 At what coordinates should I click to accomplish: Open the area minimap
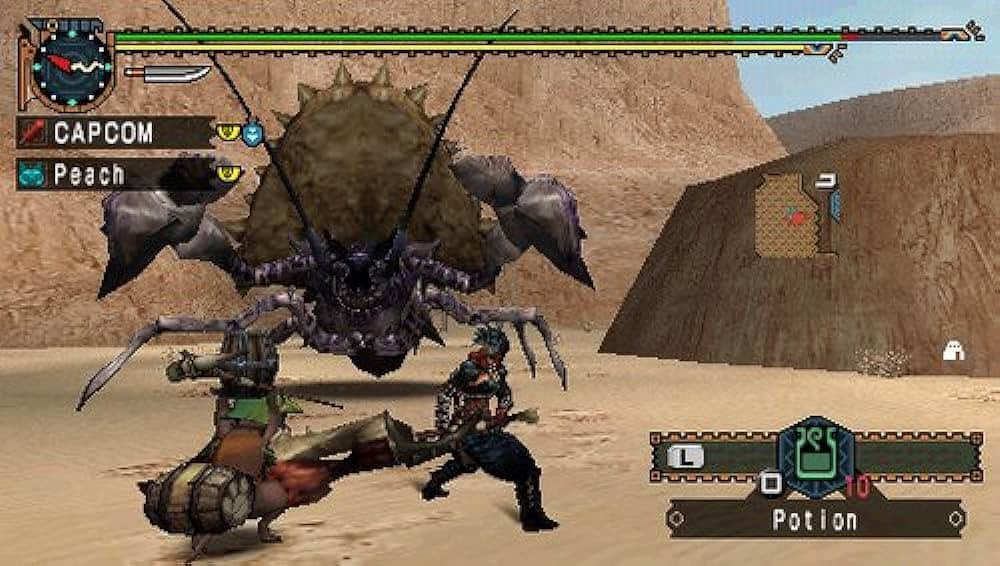click(790, 214)
